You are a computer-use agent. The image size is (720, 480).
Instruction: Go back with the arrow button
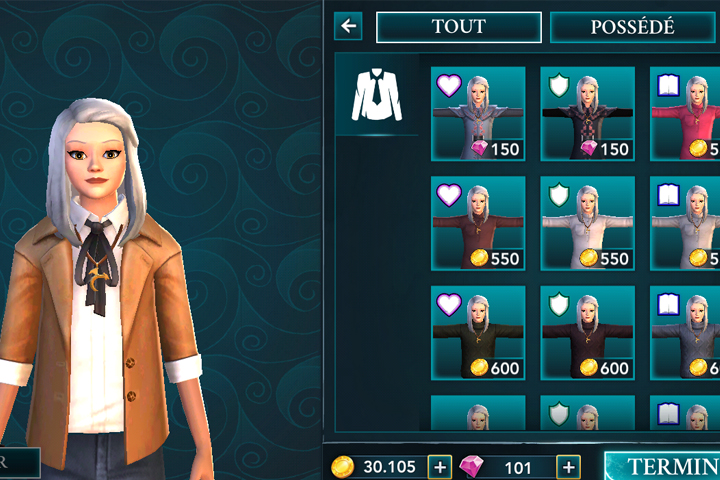[349, 26]
